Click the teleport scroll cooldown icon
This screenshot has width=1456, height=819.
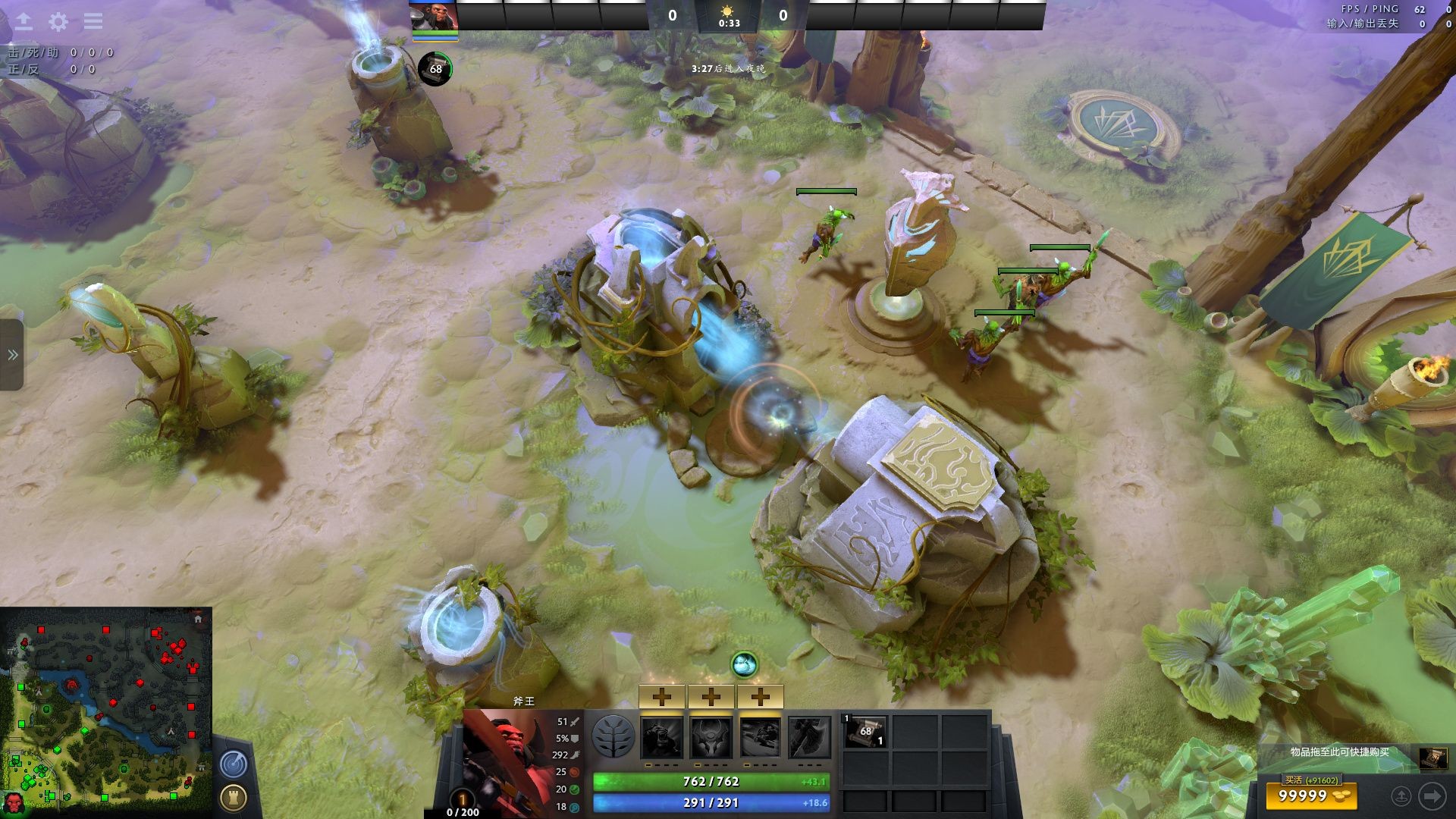pyautogui.click(x=435, y=69)
